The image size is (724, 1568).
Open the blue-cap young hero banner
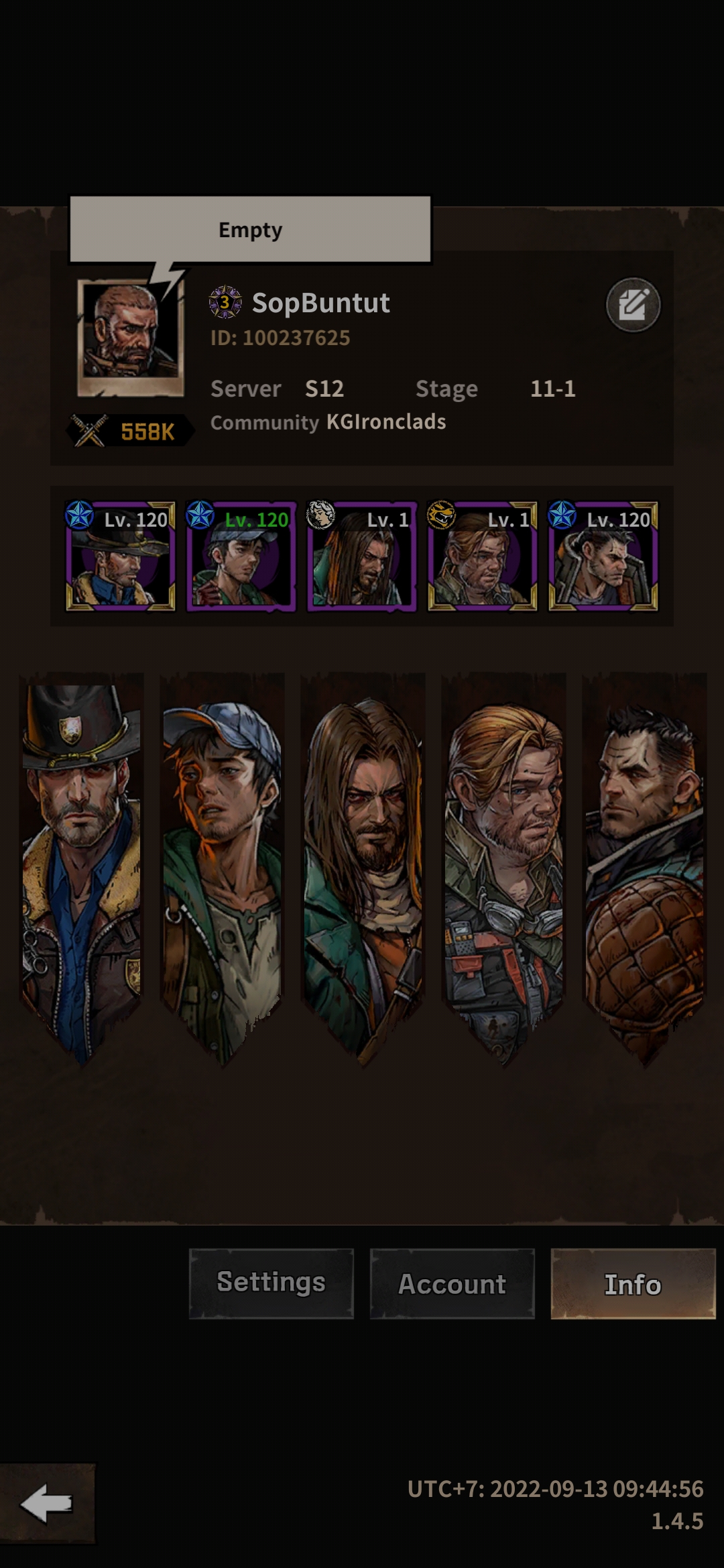coord(222,864)
